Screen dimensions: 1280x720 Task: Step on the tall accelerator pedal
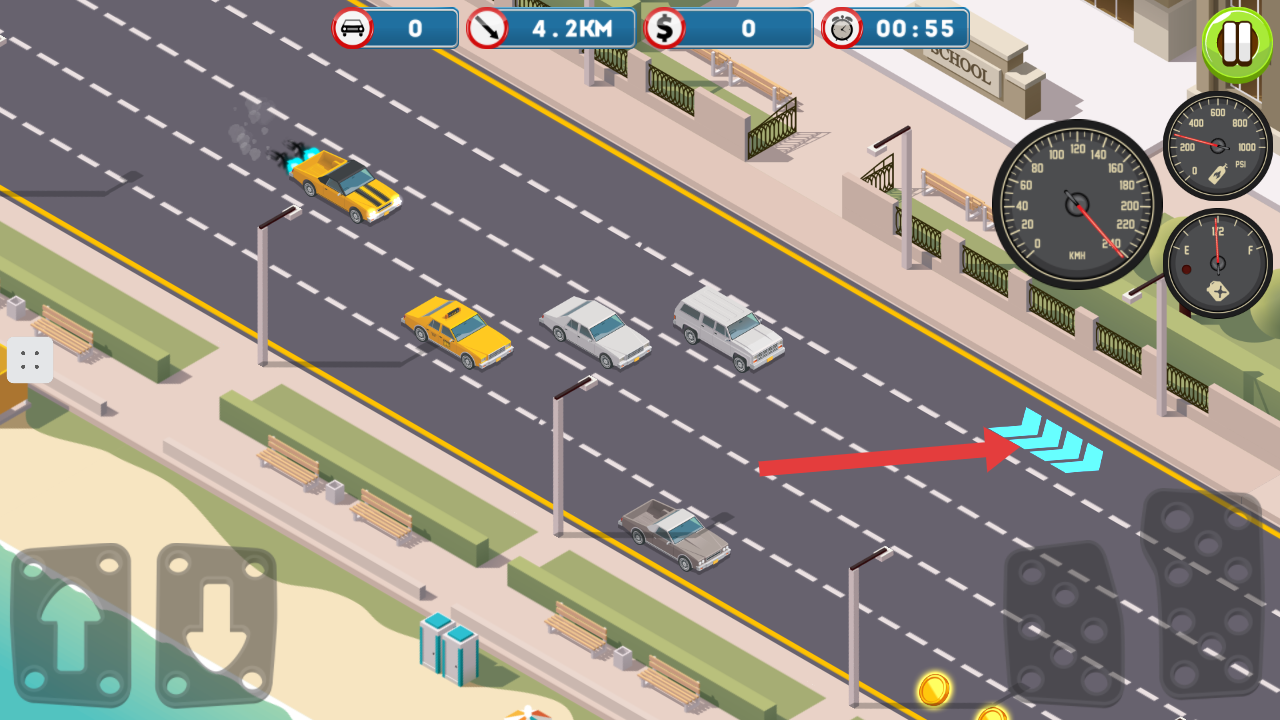(1203, 595)
